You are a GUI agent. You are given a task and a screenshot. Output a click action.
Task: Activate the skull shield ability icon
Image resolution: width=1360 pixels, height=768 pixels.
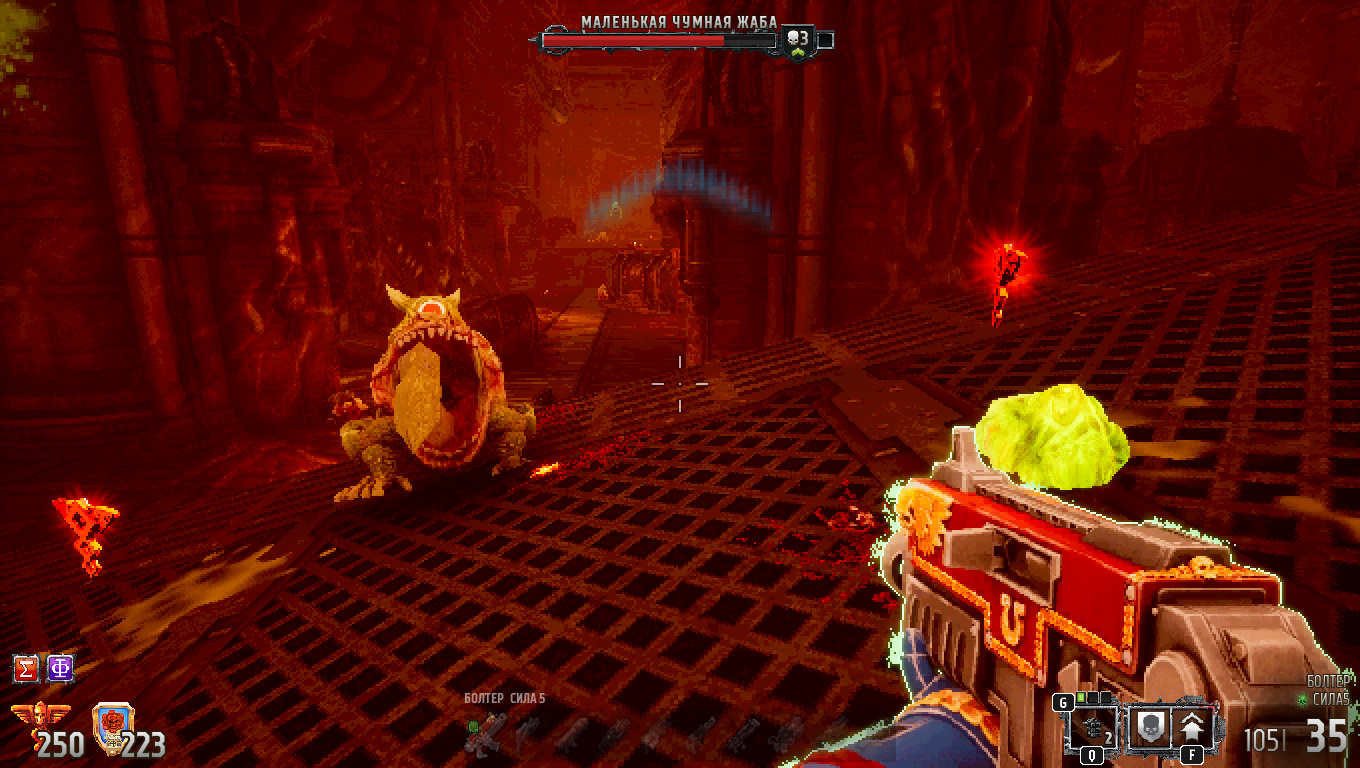pos(1149,727)
